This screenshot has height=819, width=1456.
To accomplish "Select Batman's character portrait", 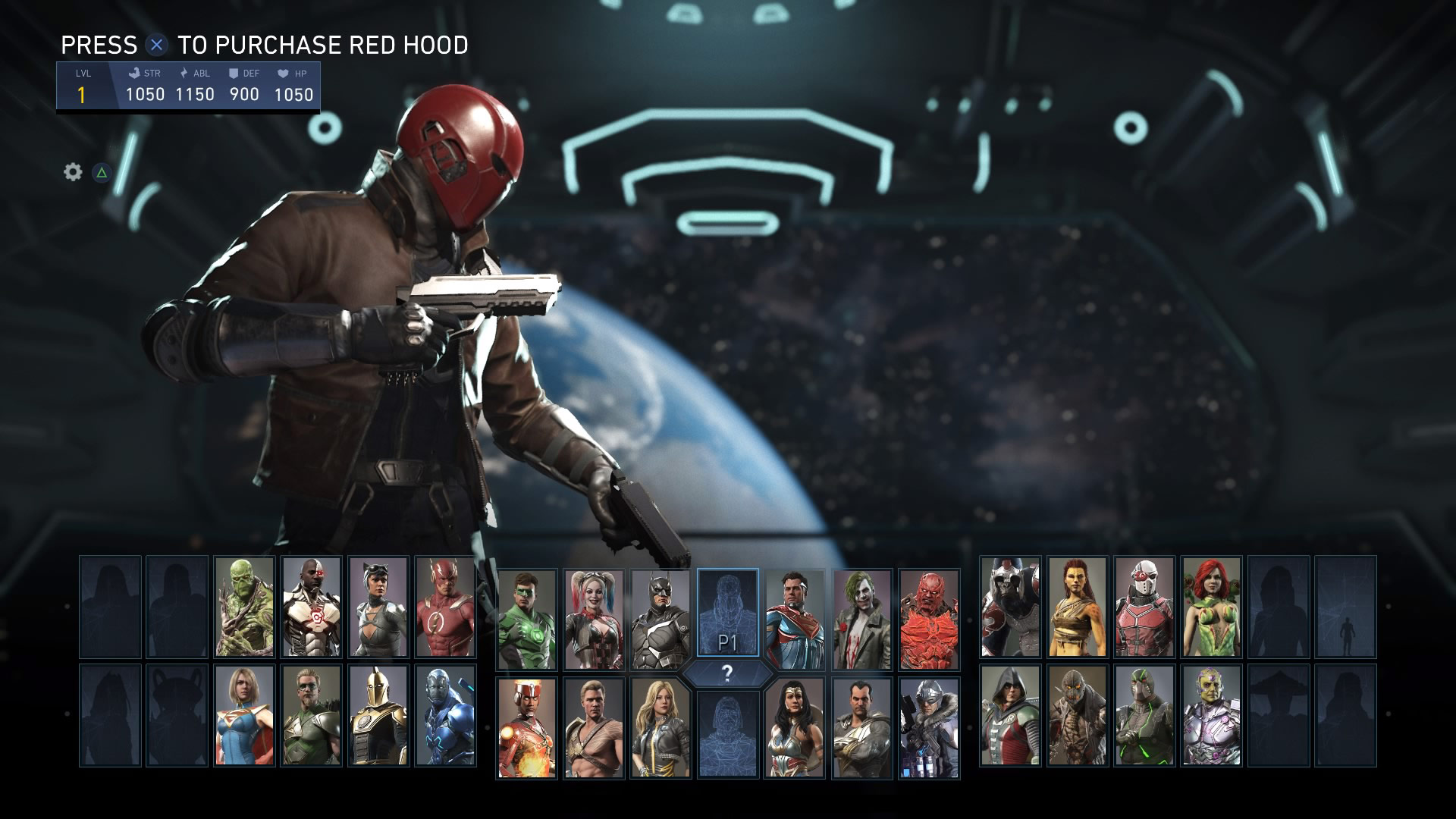I will (661, 619).
